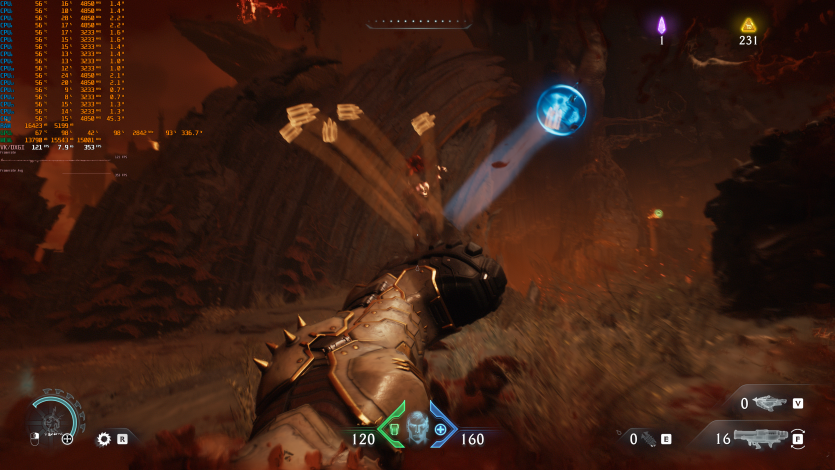Click the purple crystal currency icon
This screenshot has width=835, height=470.
point(661,25)
